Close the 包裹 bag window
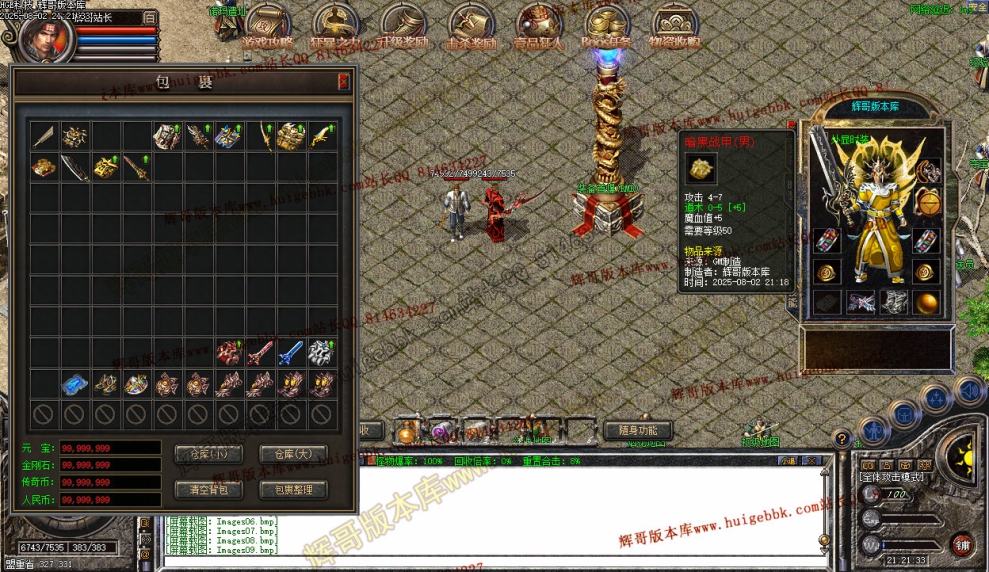 343,81
